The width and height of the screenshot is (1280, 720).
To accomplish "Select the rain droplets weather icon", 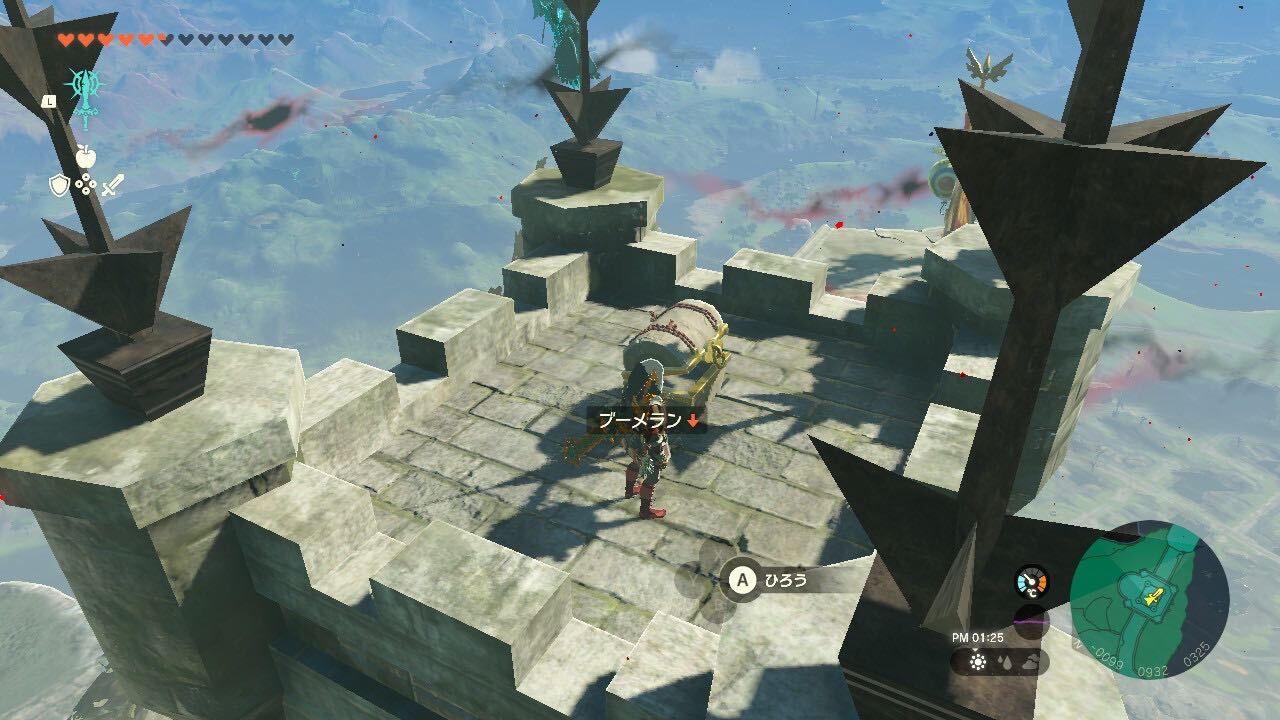I will pyautogui.click(x=1005, y=662).
